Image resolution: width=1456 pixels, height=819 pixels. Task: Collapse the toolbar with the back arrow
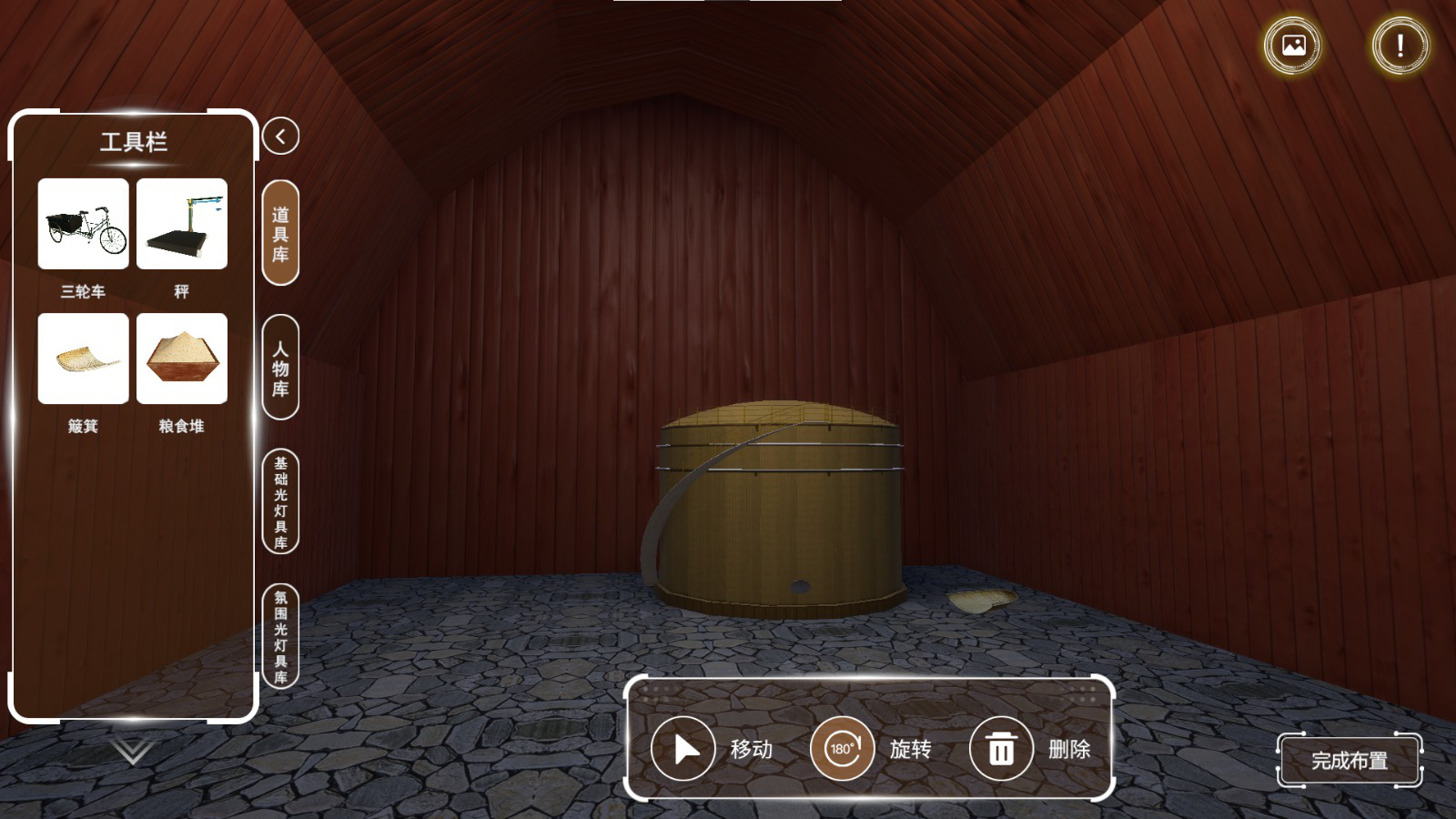280,136
